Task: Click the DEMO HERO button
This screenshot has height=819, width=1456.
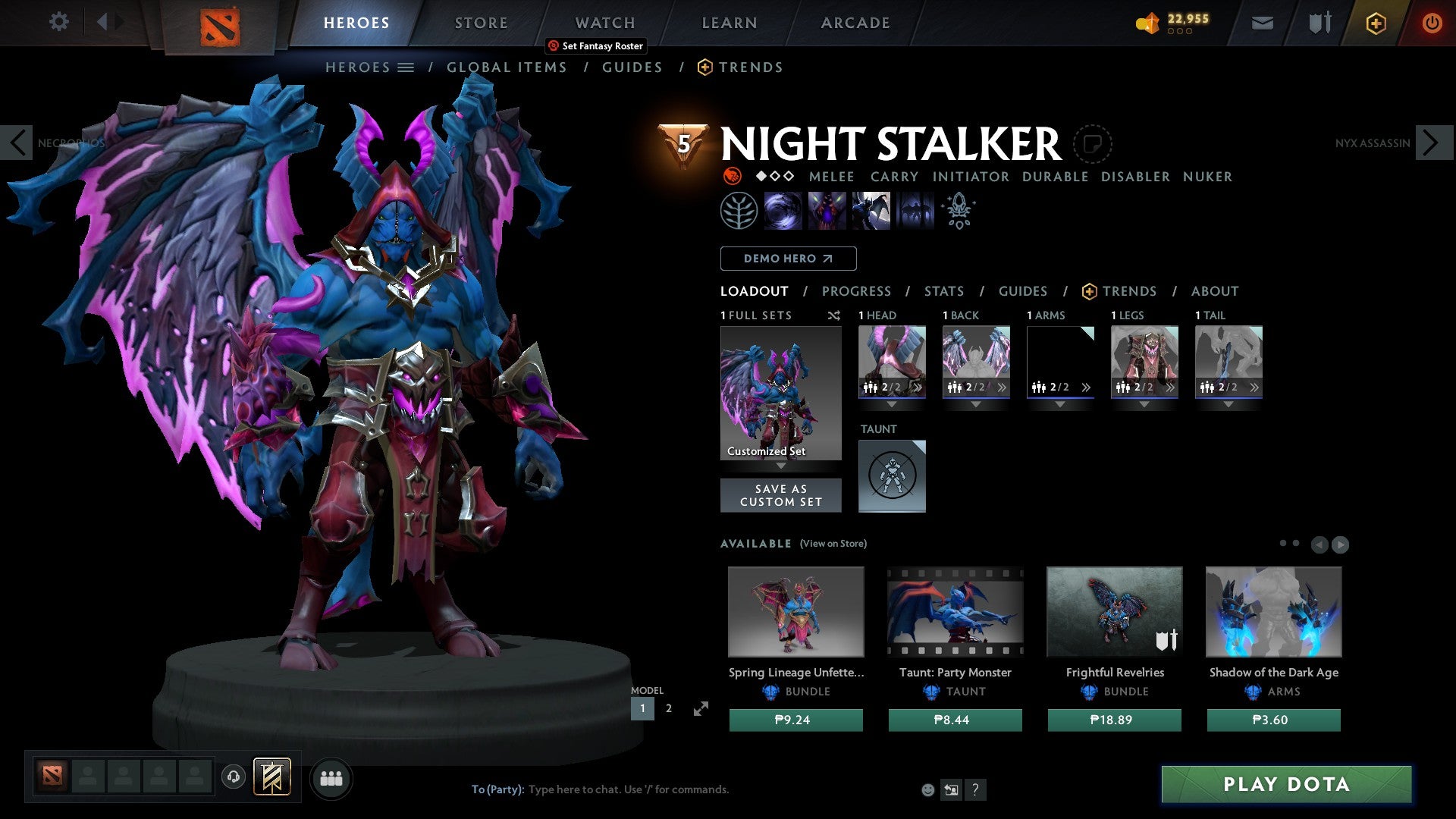Action: [x=788, y=259]
